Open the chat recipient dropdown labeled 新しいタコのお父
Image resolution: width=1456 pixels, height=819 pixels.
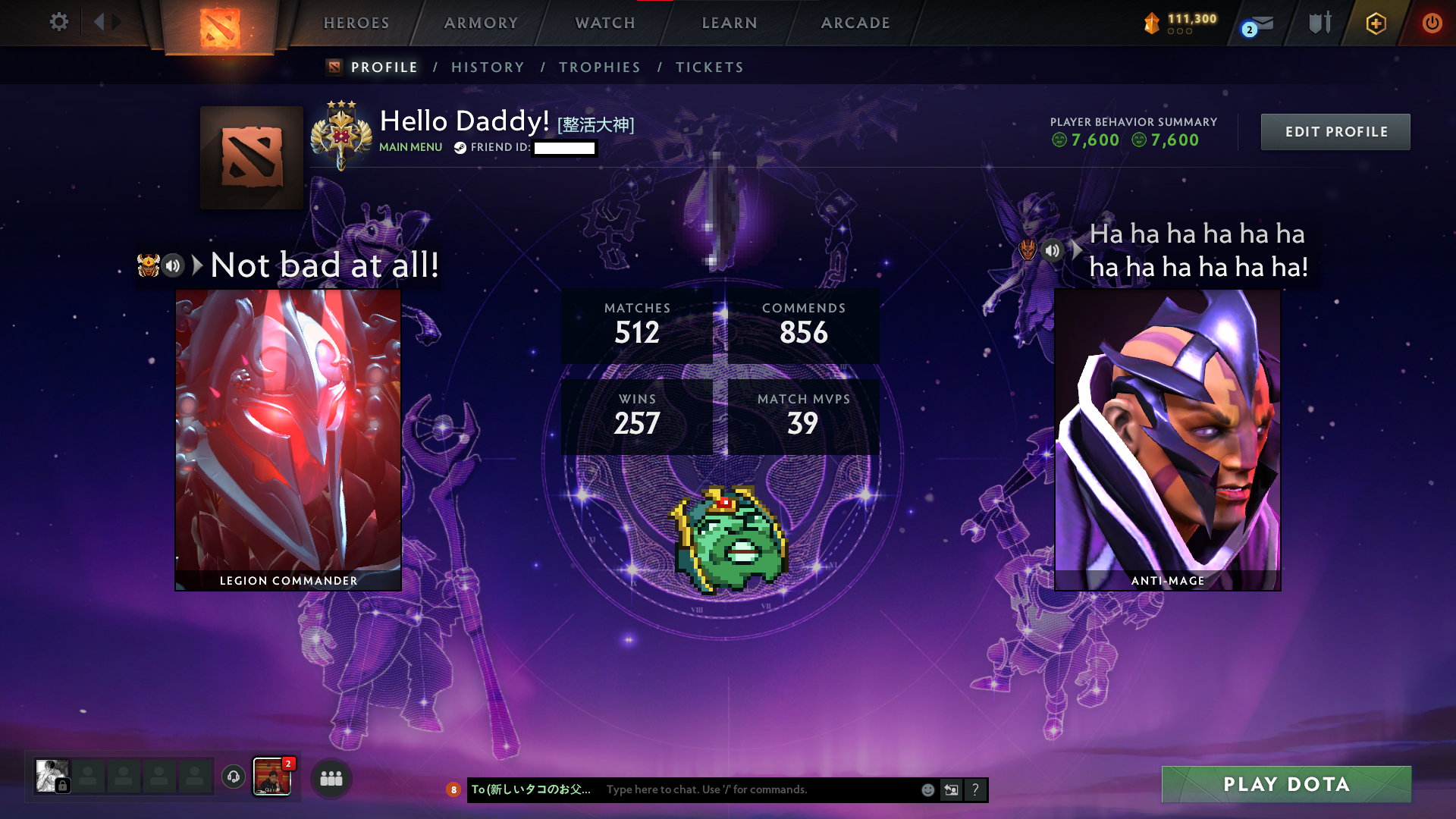531,789
